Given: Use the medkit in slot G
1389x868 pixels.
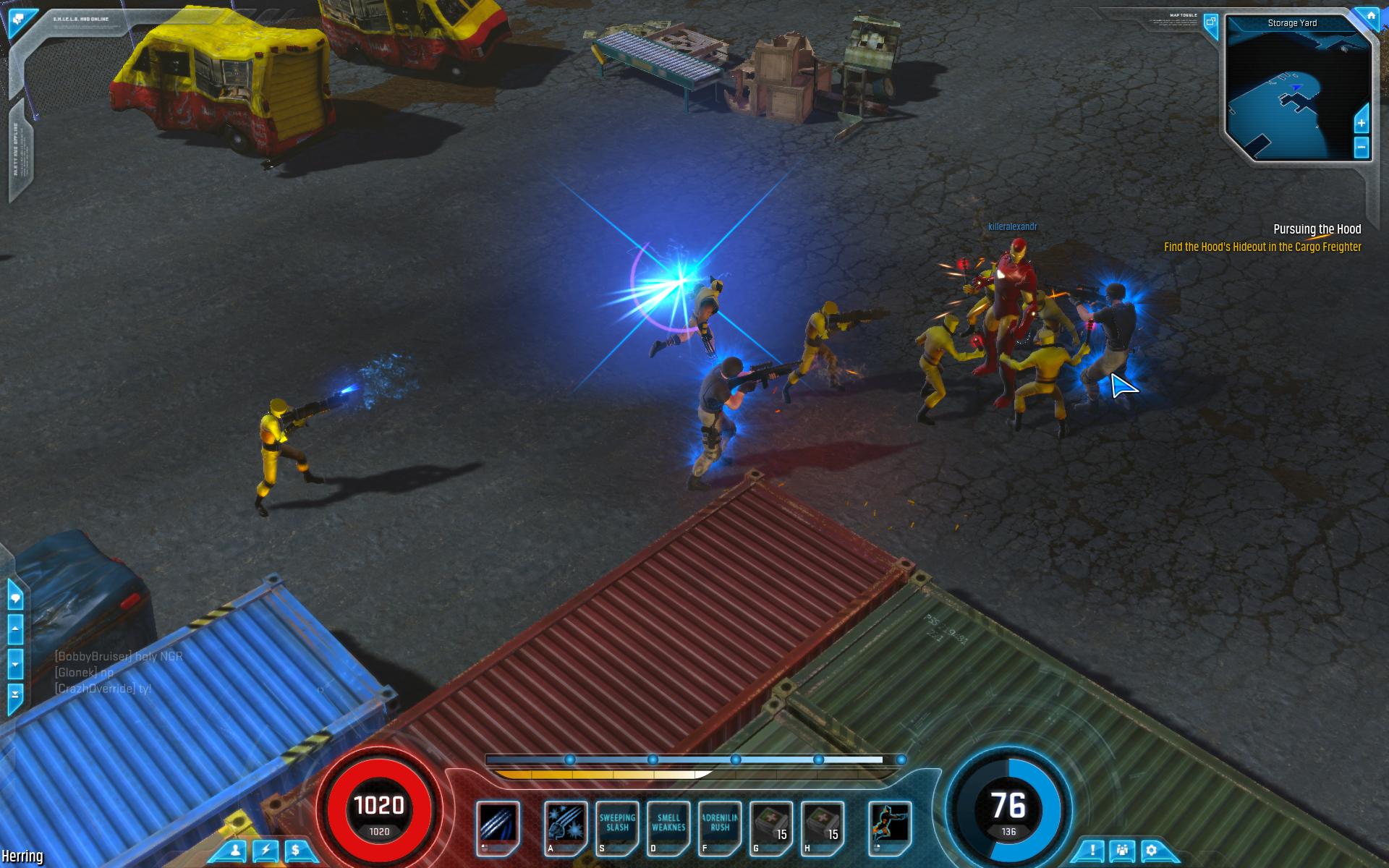Looking at the screenshot, I should (x=771, y=825).
